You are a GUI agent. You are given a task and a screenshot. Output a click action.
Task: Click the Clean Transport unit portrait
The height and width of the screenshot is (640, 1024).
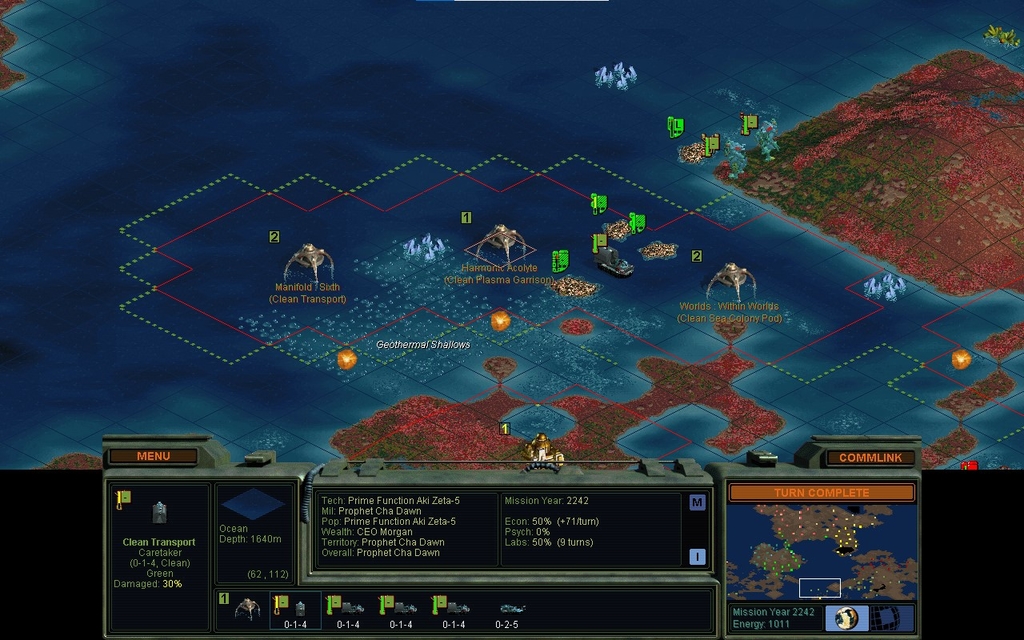(160, 513)
